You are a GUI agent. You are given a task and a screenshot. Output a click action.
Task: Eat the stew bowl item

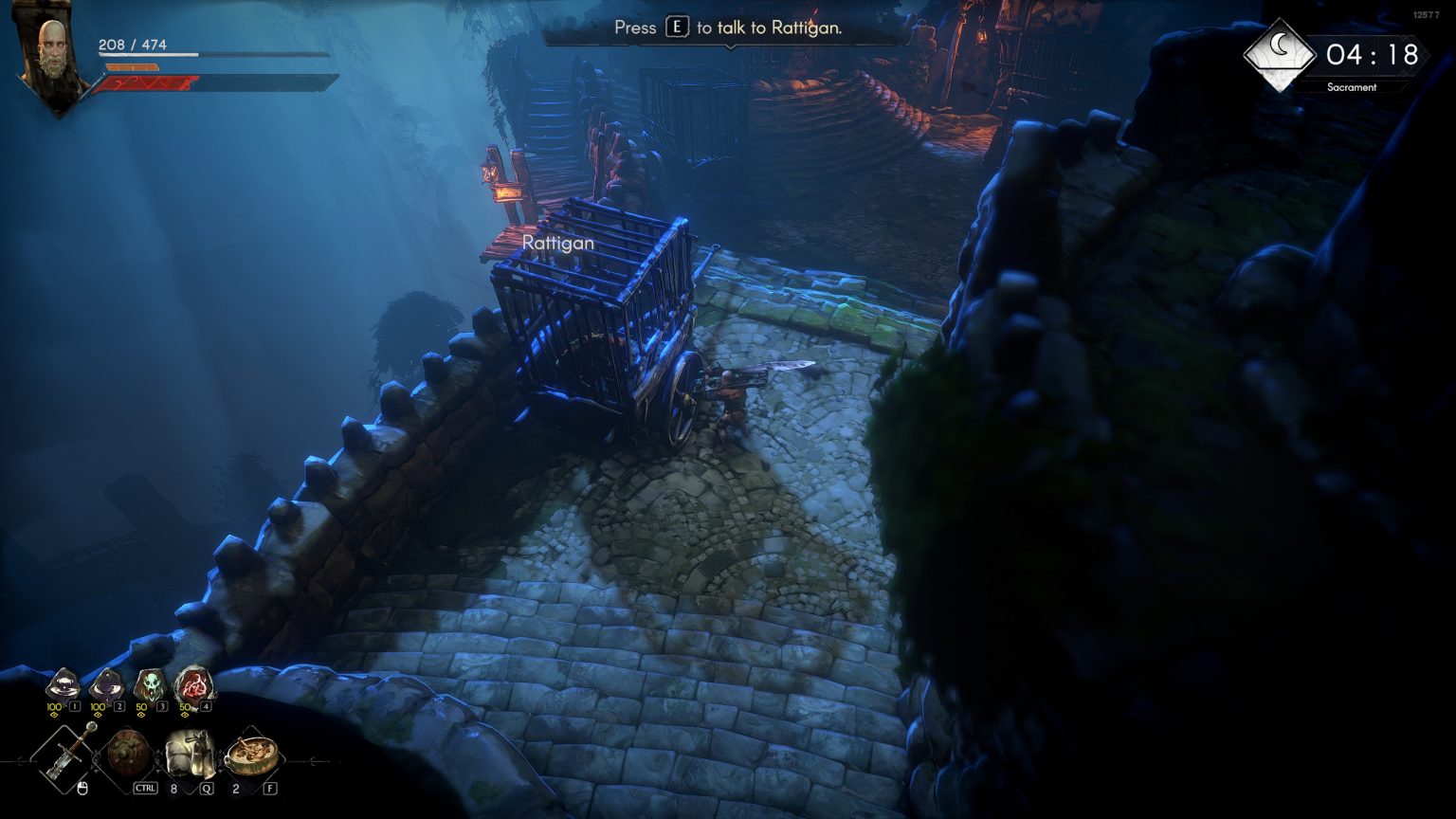click(x=252, y=755)
